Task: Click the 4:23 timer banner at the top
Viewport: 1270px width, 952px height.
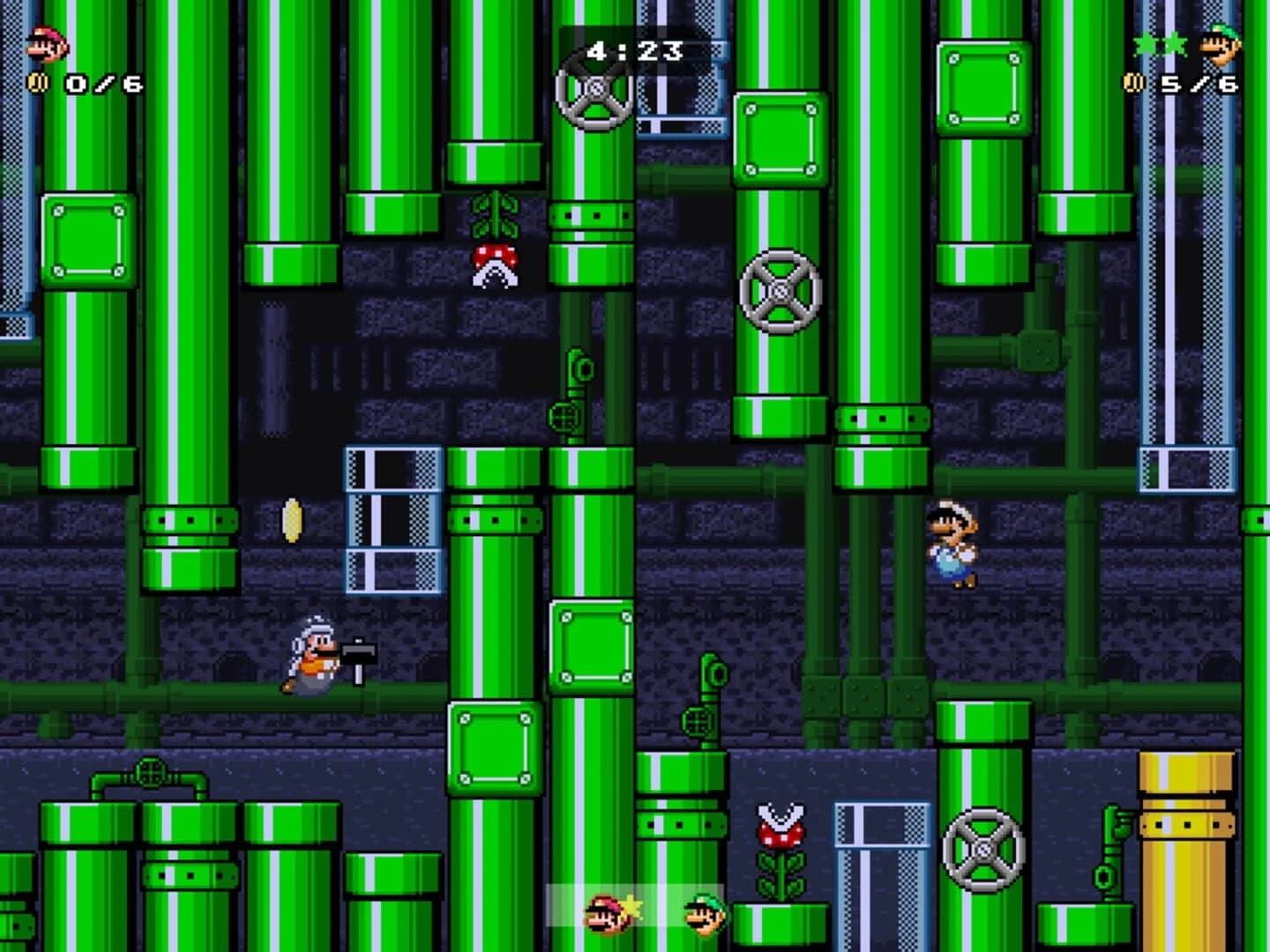Action: (x=633, y=50)
